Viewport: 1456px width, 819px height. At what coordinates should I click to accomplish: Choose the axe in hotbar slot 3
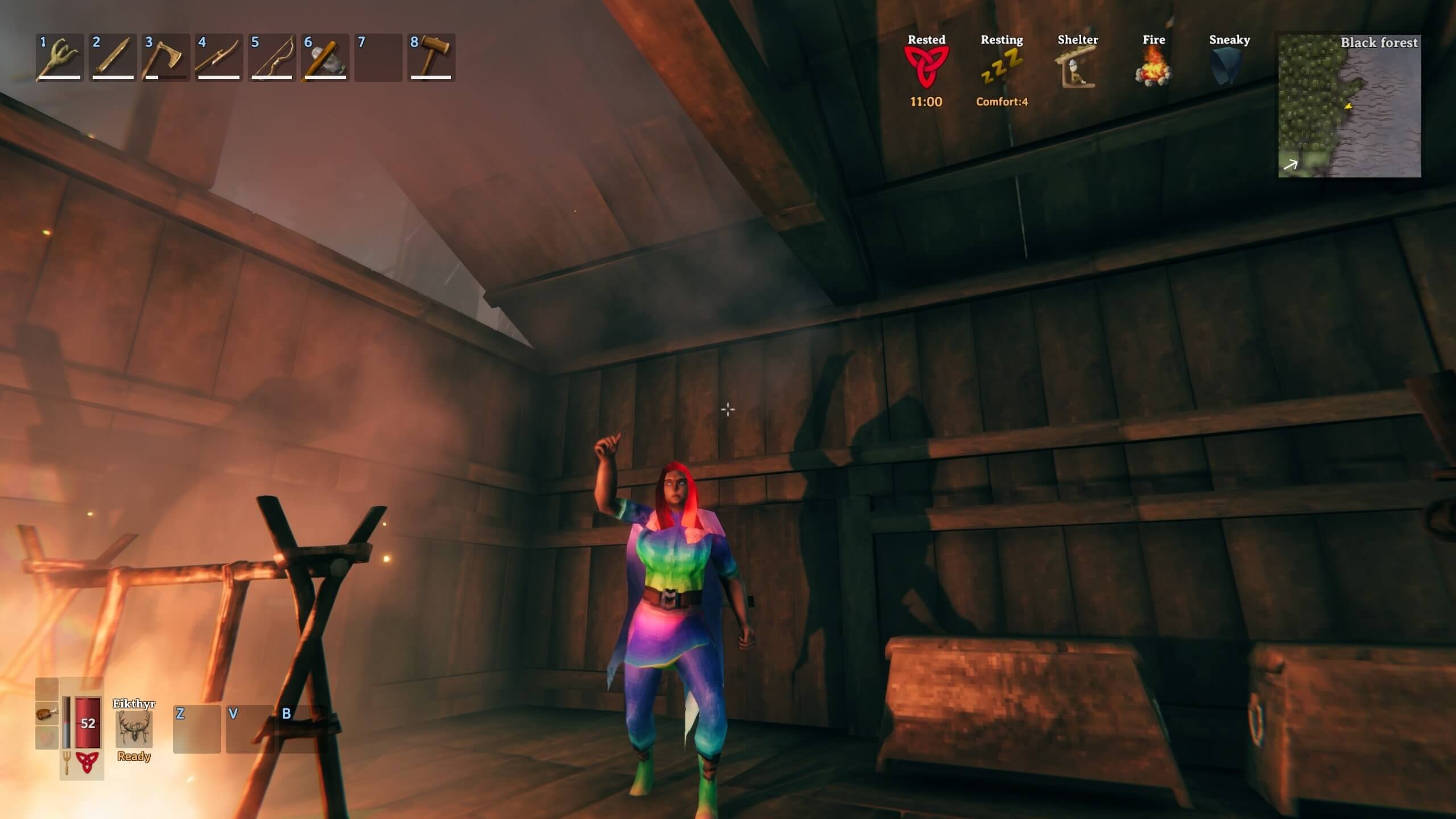[x=166, y=57]
